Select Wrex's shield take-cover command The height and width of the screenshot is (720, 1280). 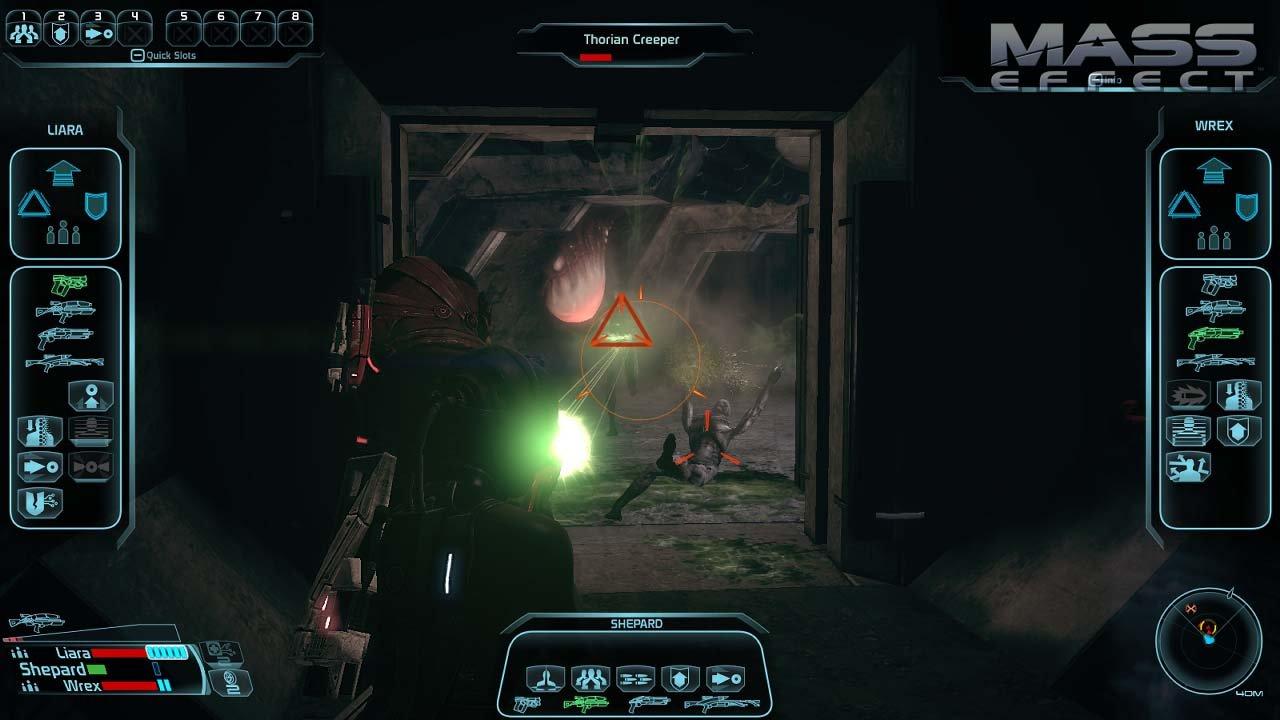coord(1246,206)
